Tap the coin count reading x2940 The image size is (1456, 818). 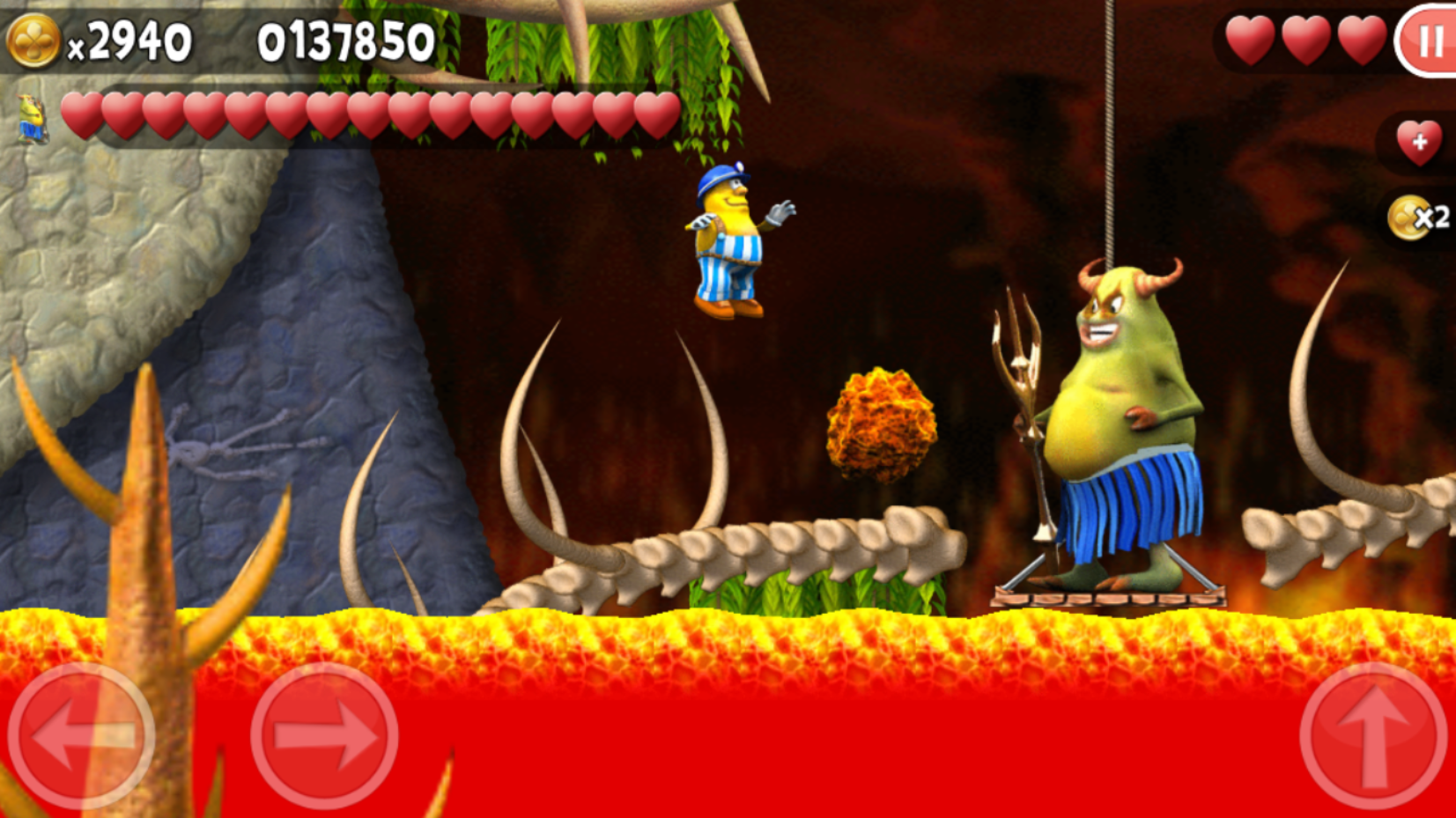coord(132,37)
